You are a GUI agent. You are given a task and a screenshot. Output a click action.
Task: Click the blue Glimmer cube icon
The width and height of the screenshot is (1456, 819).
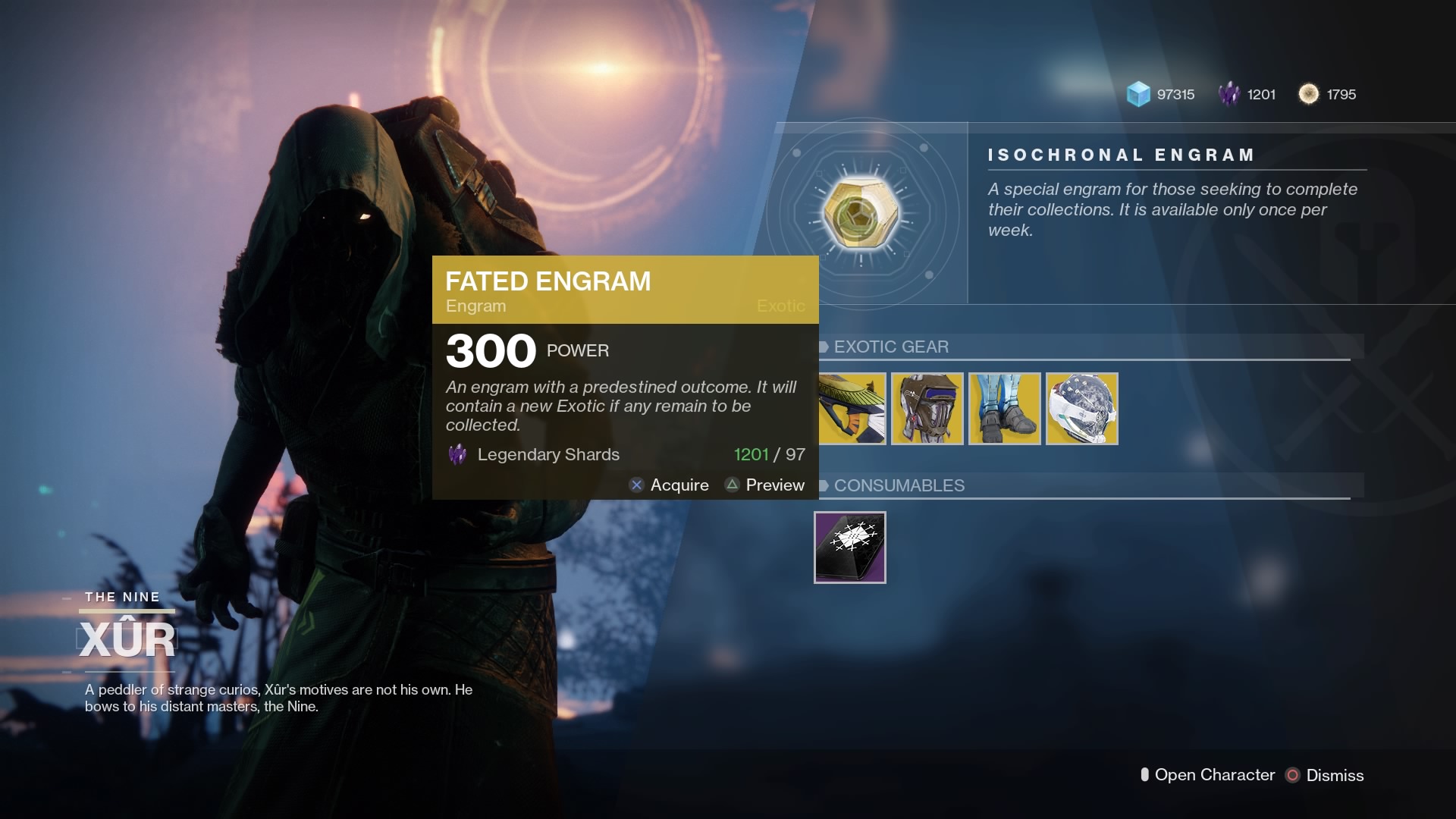click(1136, 94)
